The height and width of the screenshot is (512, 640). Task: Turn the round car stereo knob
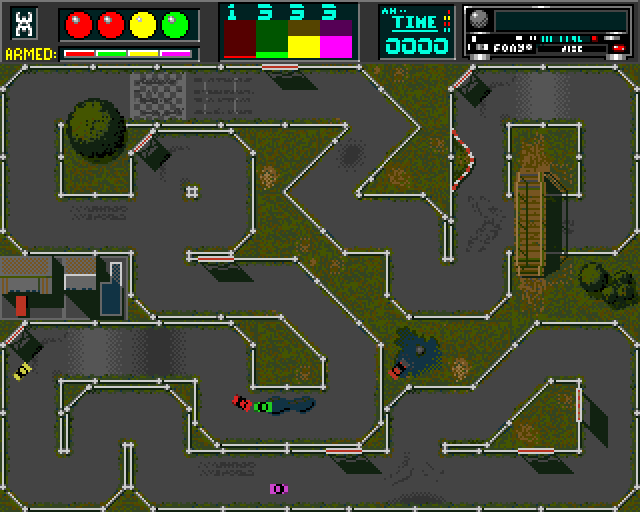(x=479, y=20)
